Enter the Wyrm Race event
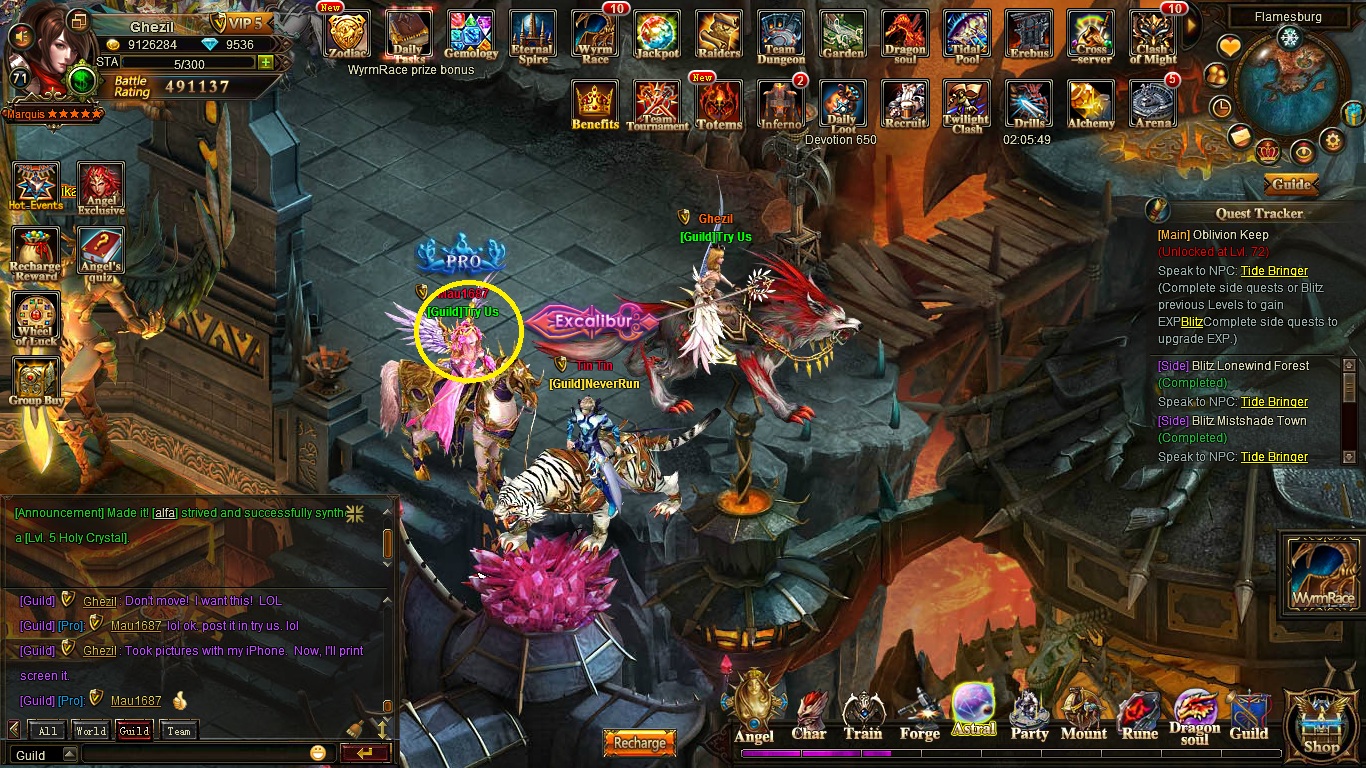The image size is (1366, 768). [x=595, y=35]
